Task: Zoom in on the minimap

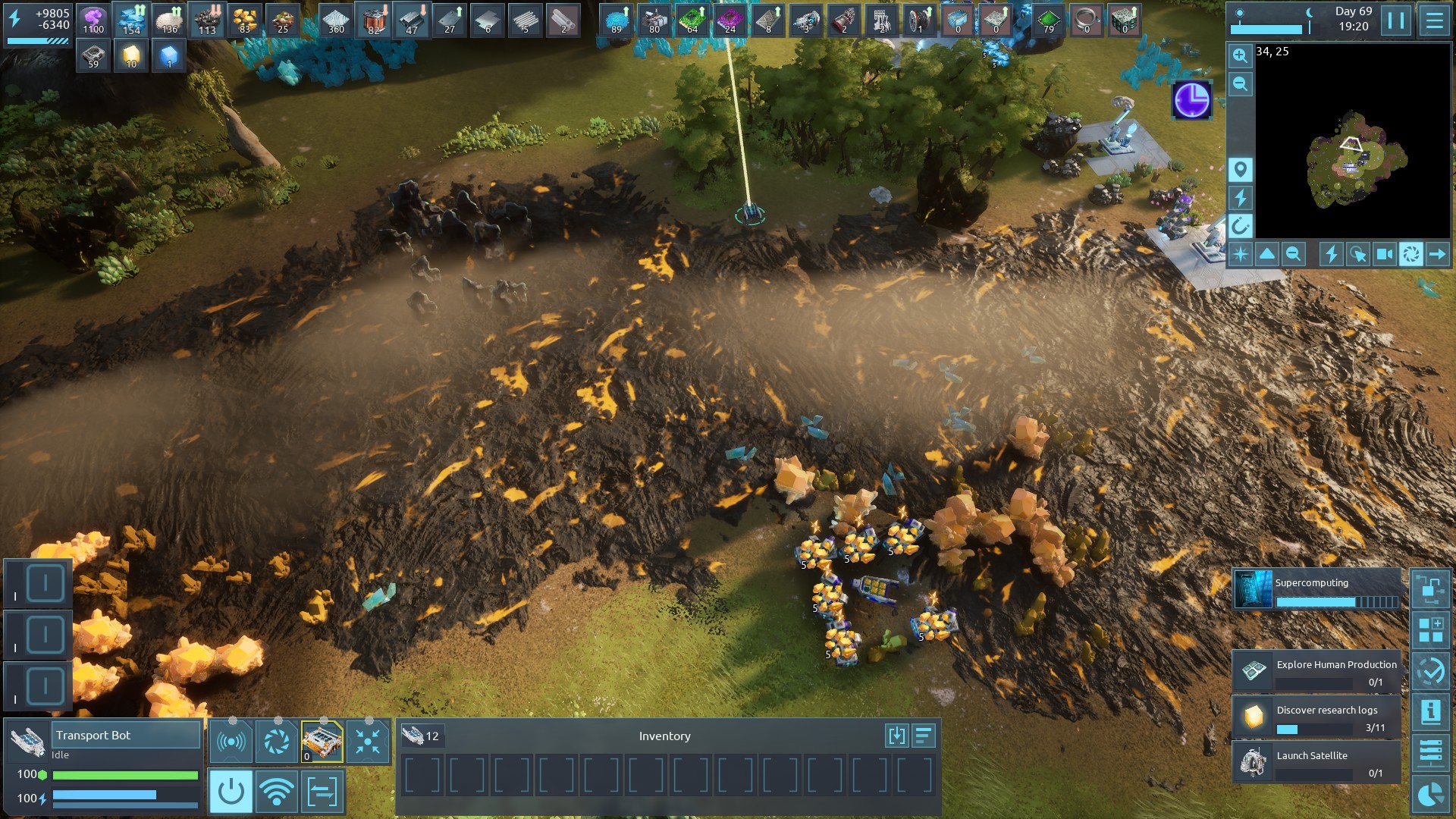Action: click(1241, 56)
